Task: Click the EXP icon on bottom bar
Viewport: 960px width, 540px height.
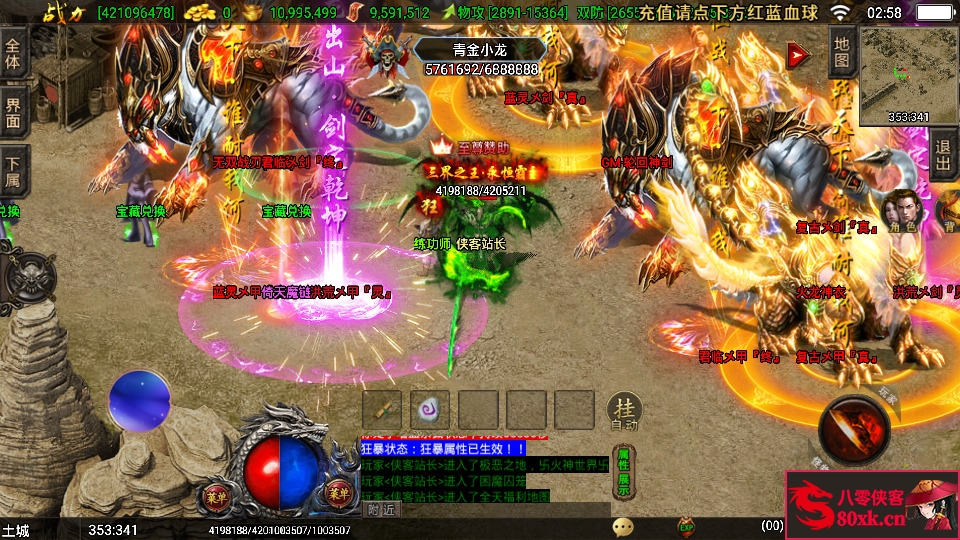Action: coord(686,526)
